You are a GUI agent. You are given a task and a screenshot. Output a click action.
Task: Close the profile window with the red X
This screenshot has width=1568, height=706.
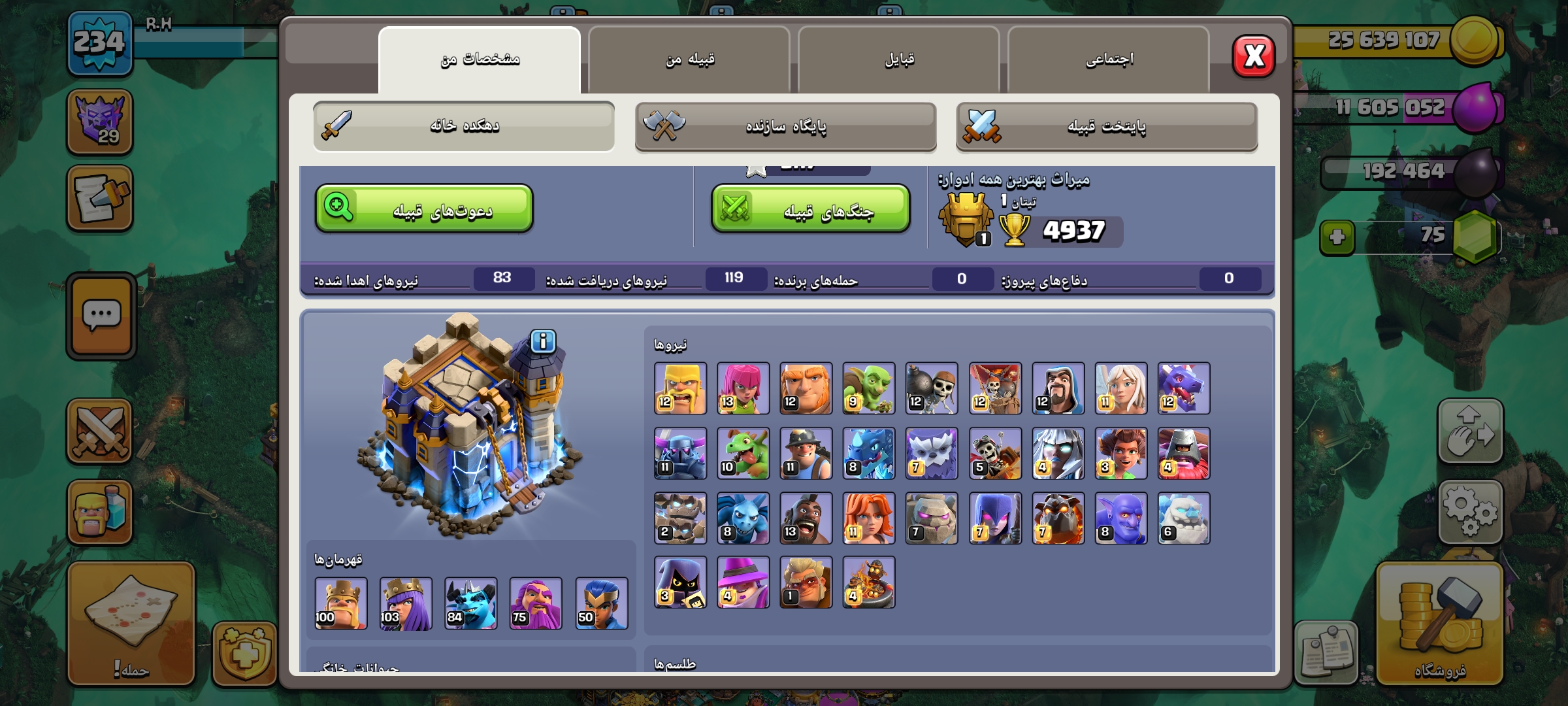[1253, 56]
